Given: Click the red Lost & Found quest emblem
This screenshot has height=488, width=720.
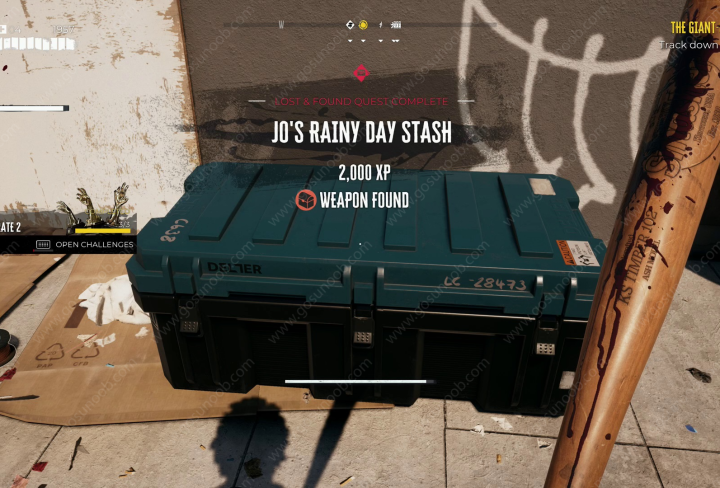Looking at the screenshot, I should point(360,72).
